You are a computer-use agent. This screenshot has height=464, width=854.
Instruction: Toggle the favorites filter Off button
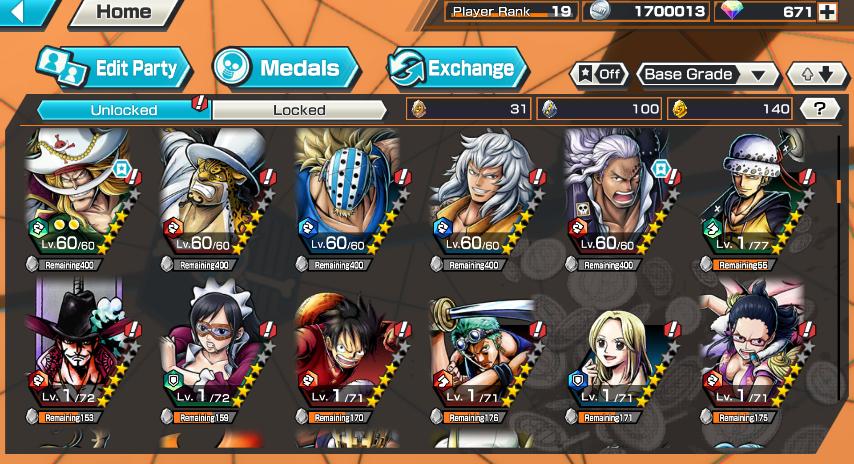(x=598, y=74)
